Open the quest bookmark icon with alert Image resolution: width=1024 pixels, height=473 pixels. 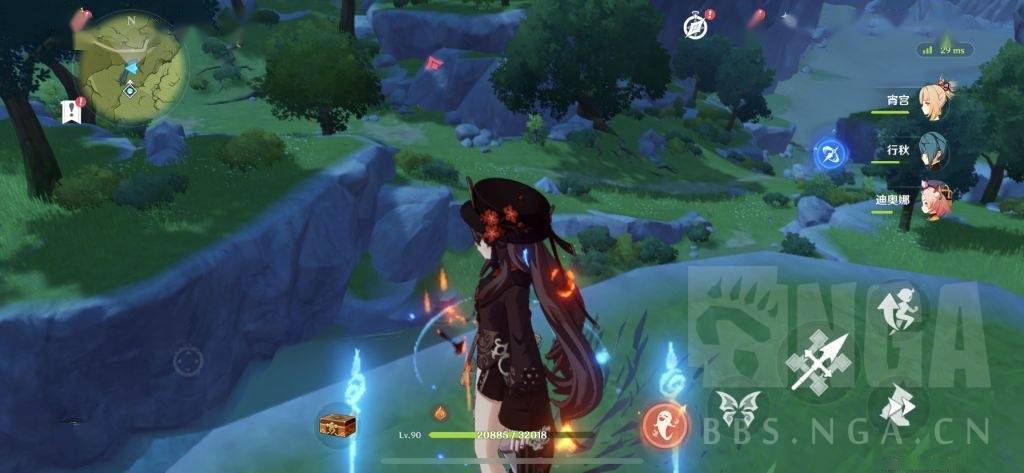72,111
